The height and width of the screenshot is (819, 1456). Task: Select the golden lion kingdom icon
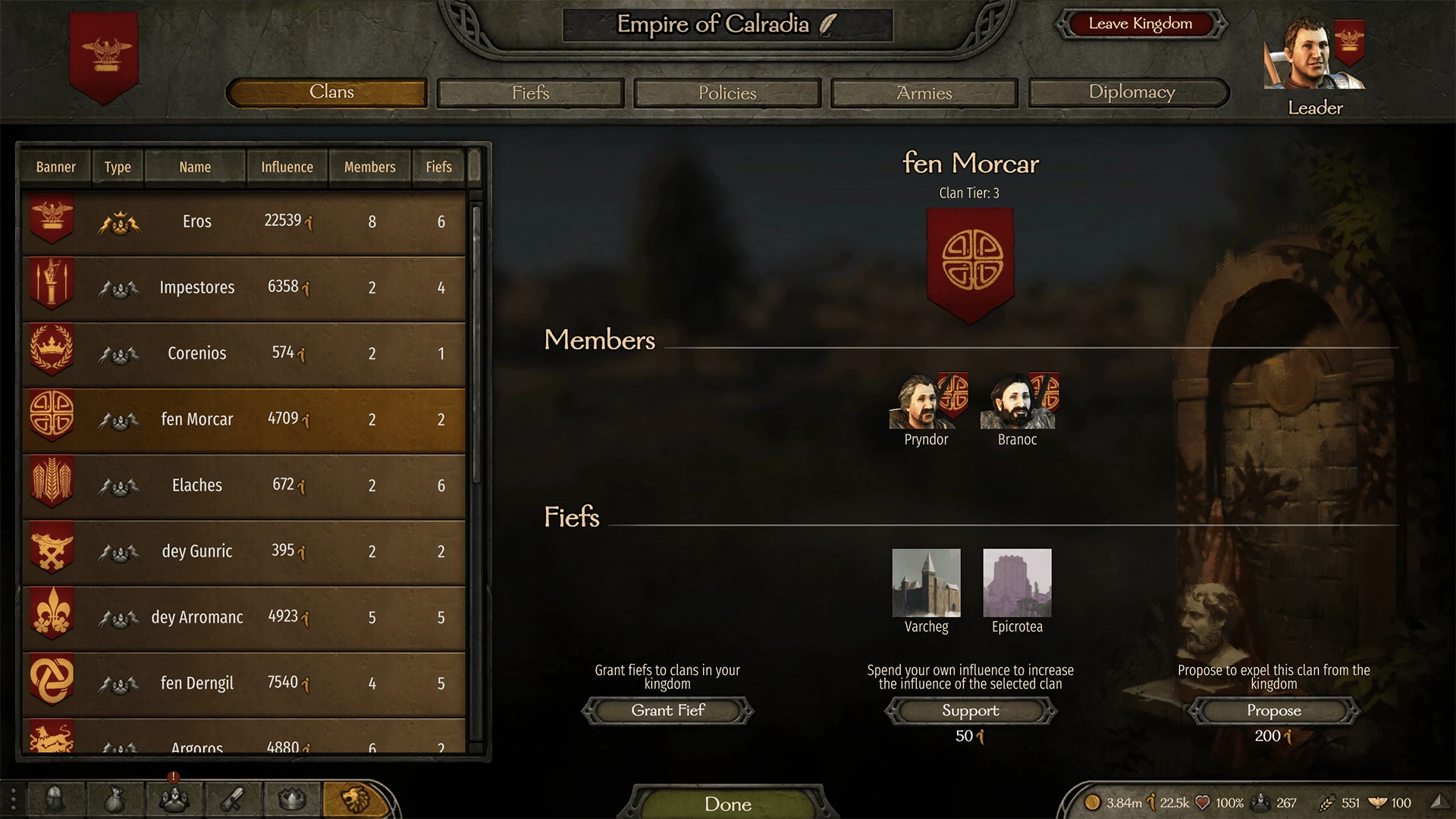click(355, 800)
